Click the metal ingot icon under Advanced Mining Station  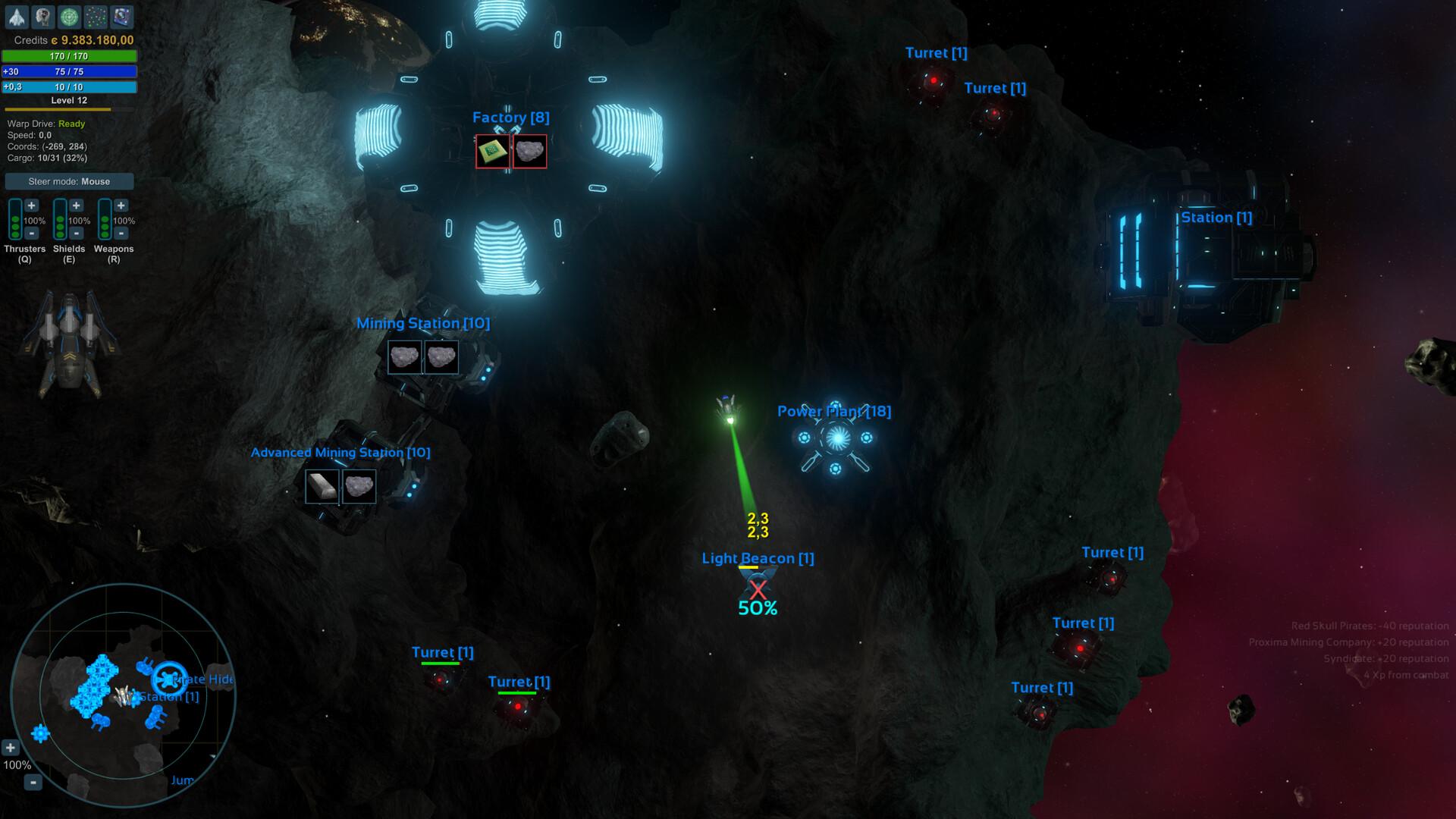322,486
